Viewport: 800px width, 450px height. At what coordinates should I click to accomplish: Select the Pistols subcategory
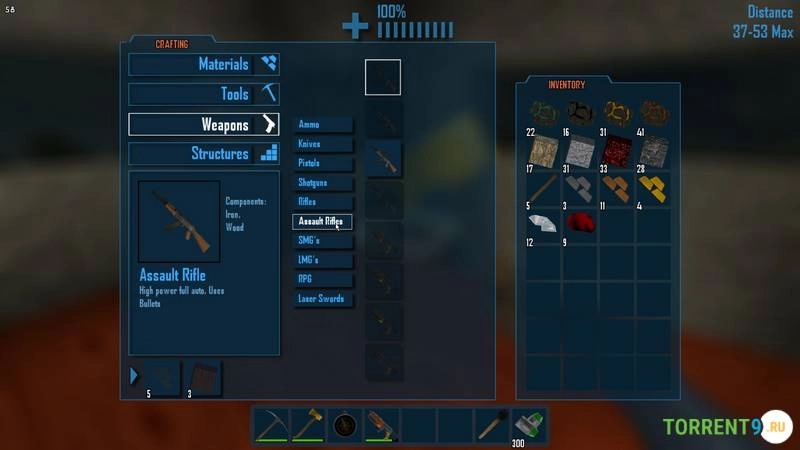click(x=324, y=163)
